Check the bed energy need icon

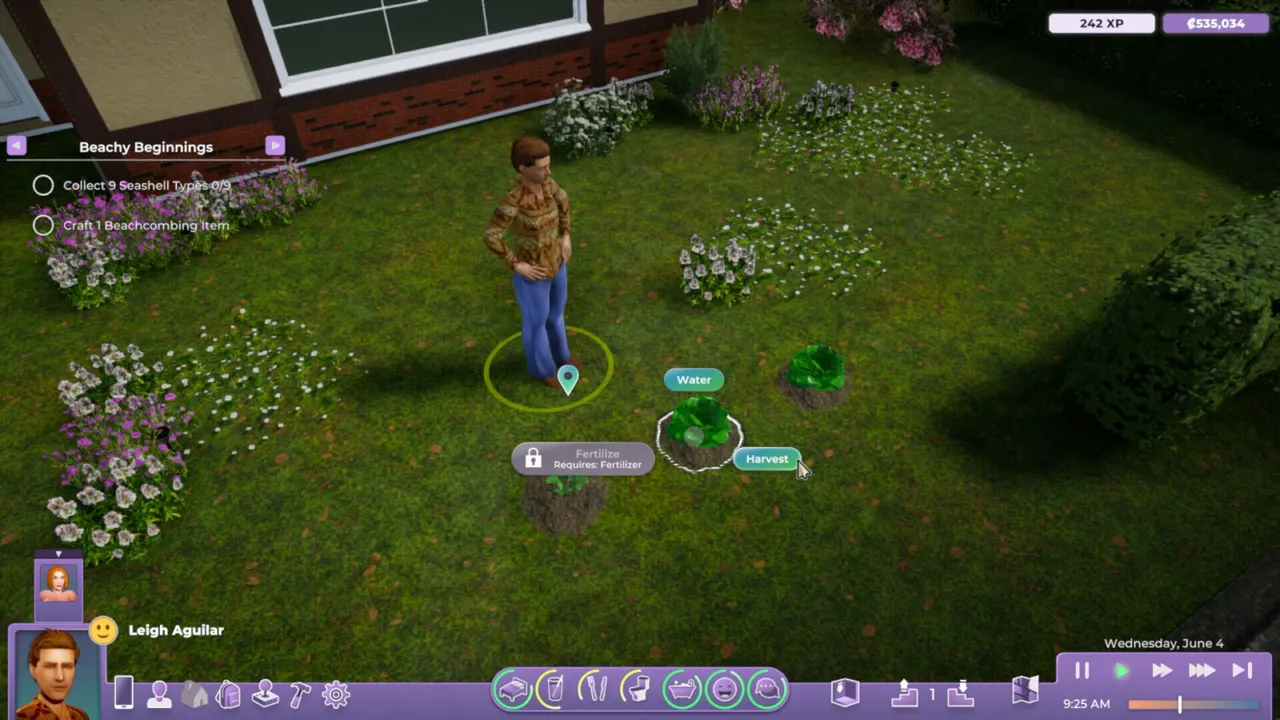point(513,688)
